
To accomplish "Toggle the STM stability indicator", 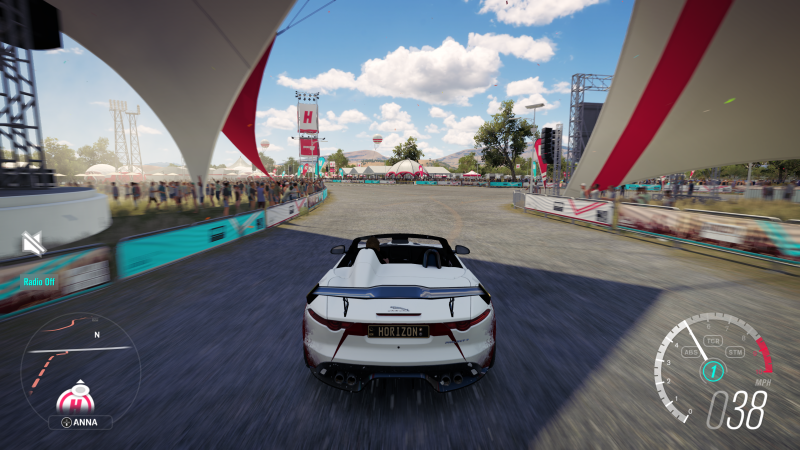I will tap(735, 351).
